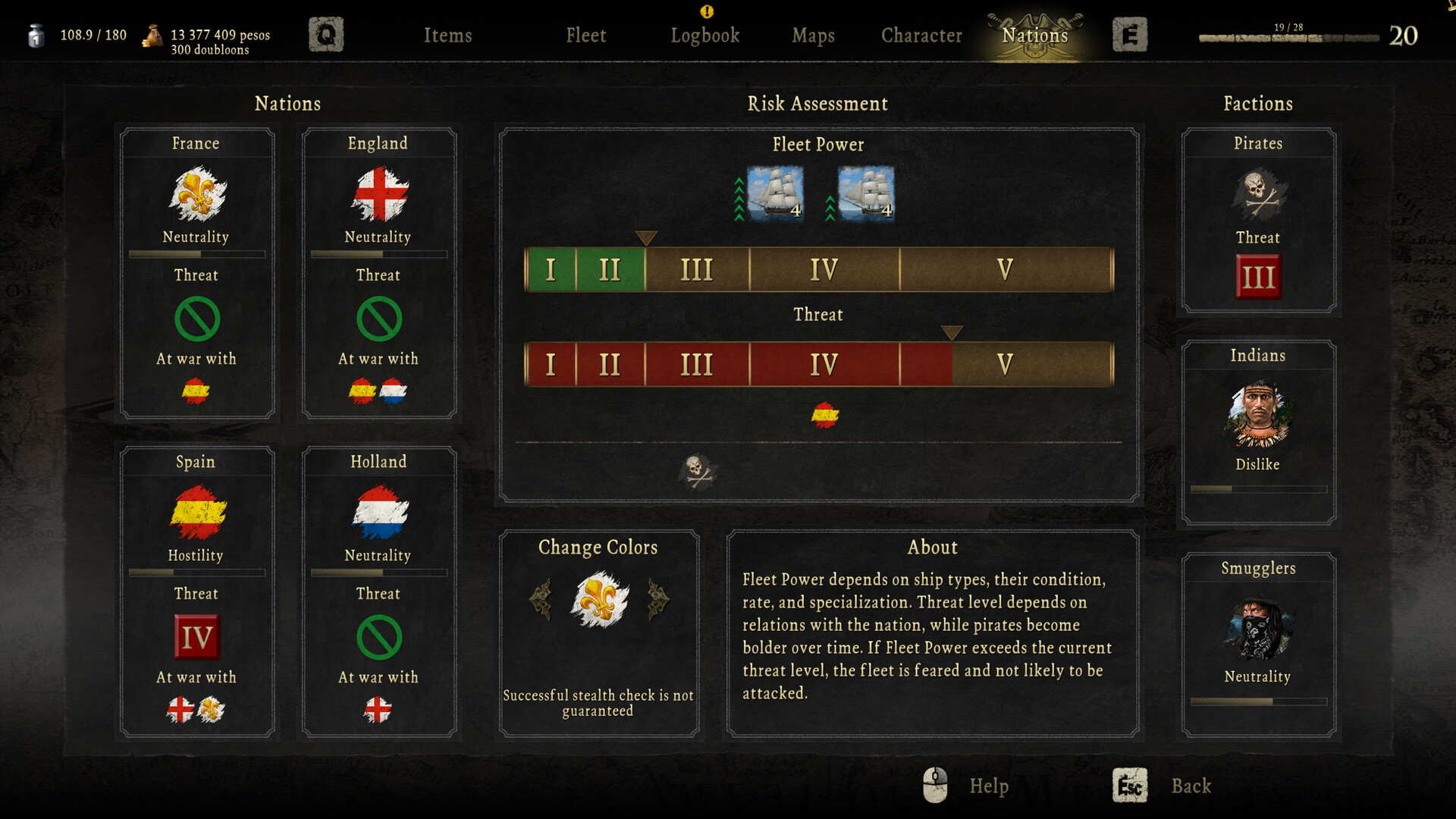This screenshot has height=819, width=1456.
Task: Click the E ability icon in top bar
Action: 1130,35
